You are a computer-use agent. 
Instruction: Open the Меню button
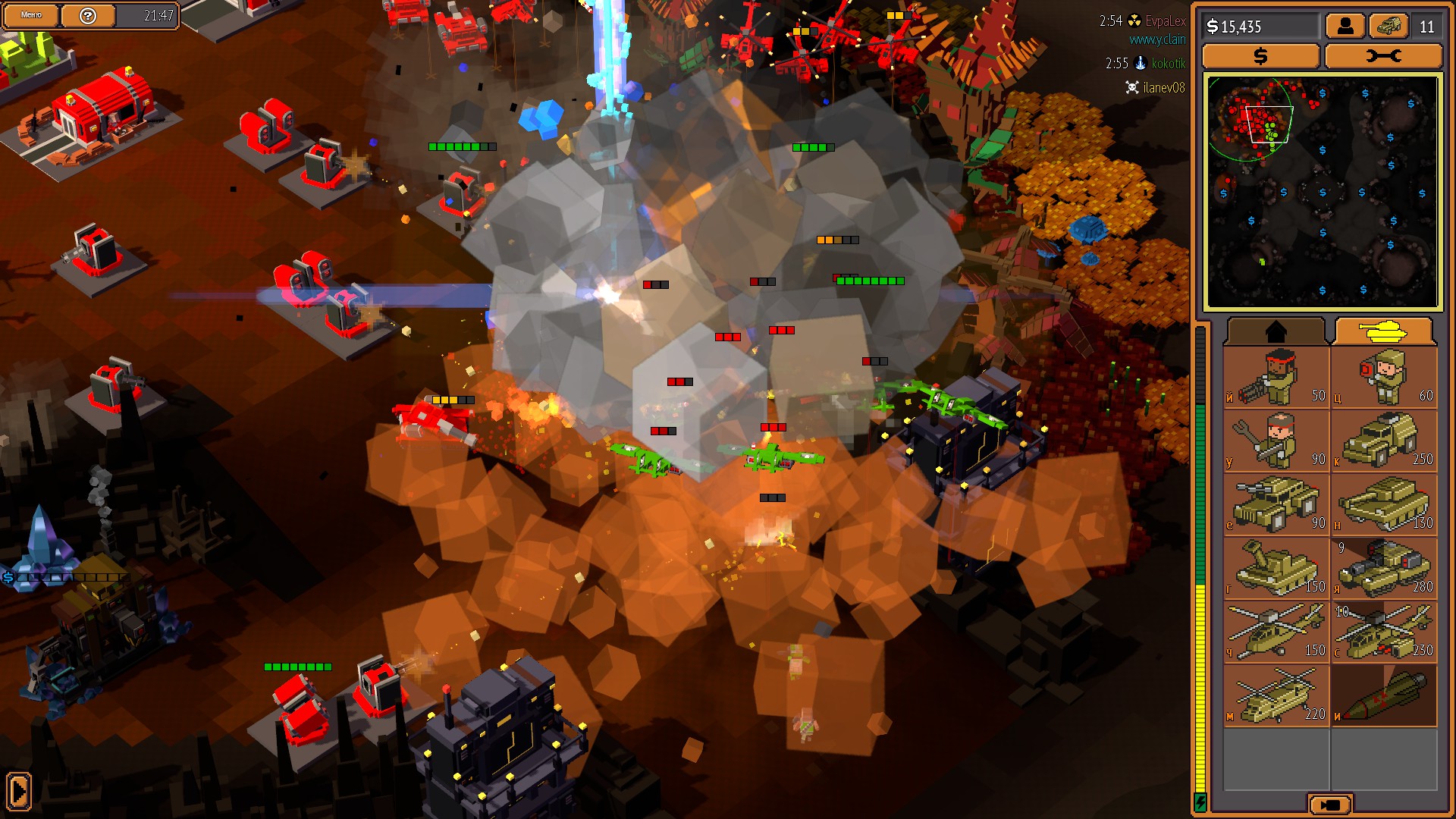[x=30, y=14]
